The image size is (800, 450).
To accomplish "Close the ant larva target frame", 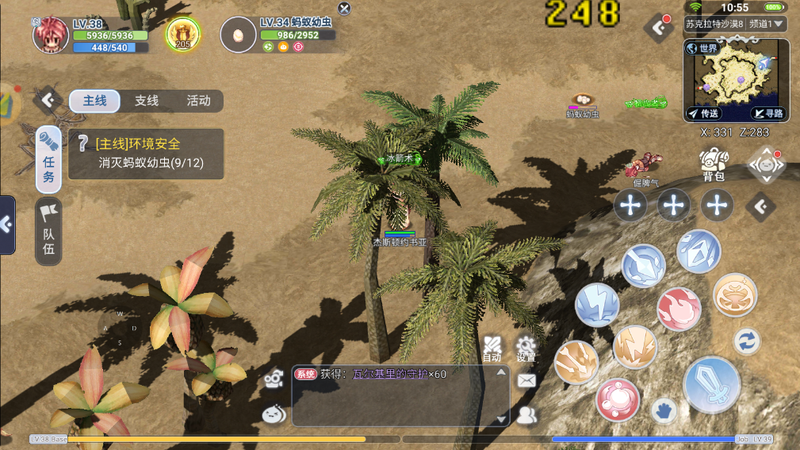I will tap(345, 9).
